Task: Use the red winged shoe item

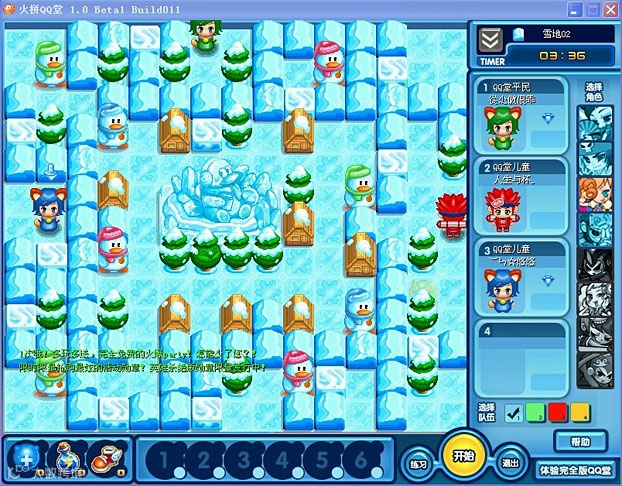Action: click(x=105, y=459)
